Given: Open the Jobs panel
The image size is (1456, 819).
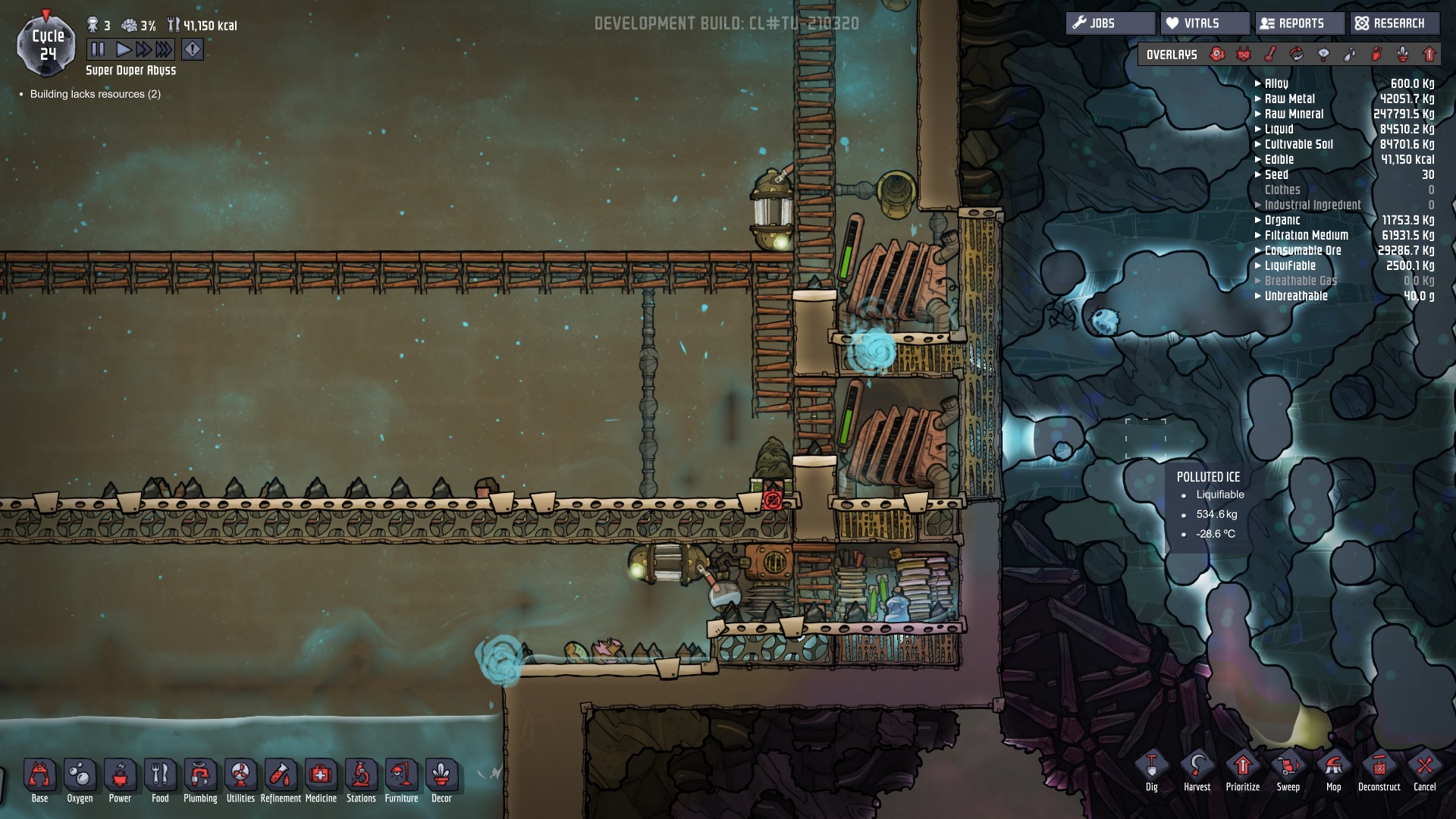Looking at the screenshot, I should pos(1109,24).
